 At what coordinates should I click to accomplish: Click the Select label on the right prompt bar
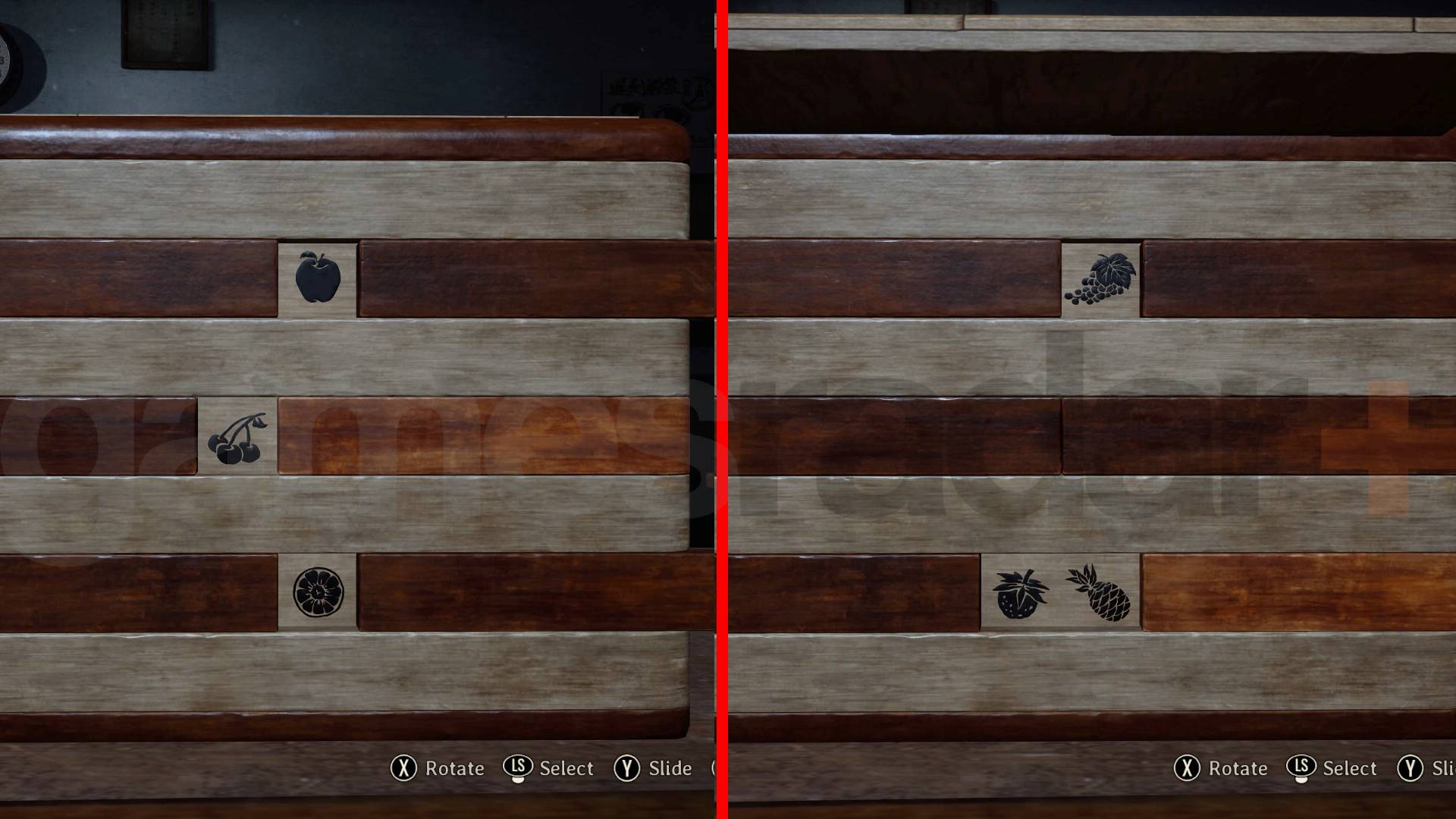(x=1351, y=768)
